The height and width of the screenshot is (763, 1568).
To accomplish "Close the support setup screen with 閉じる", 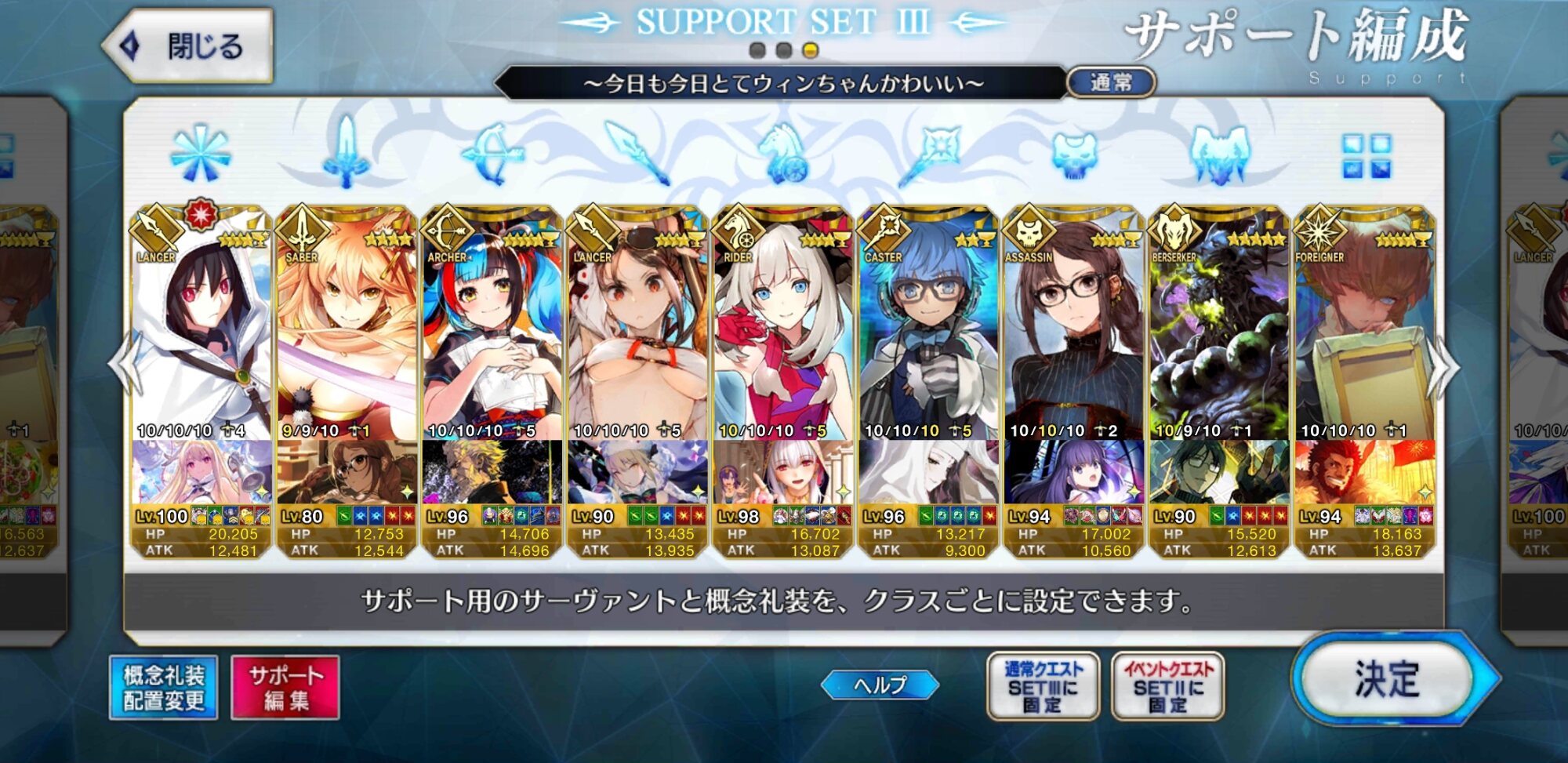I will point(190,46).
